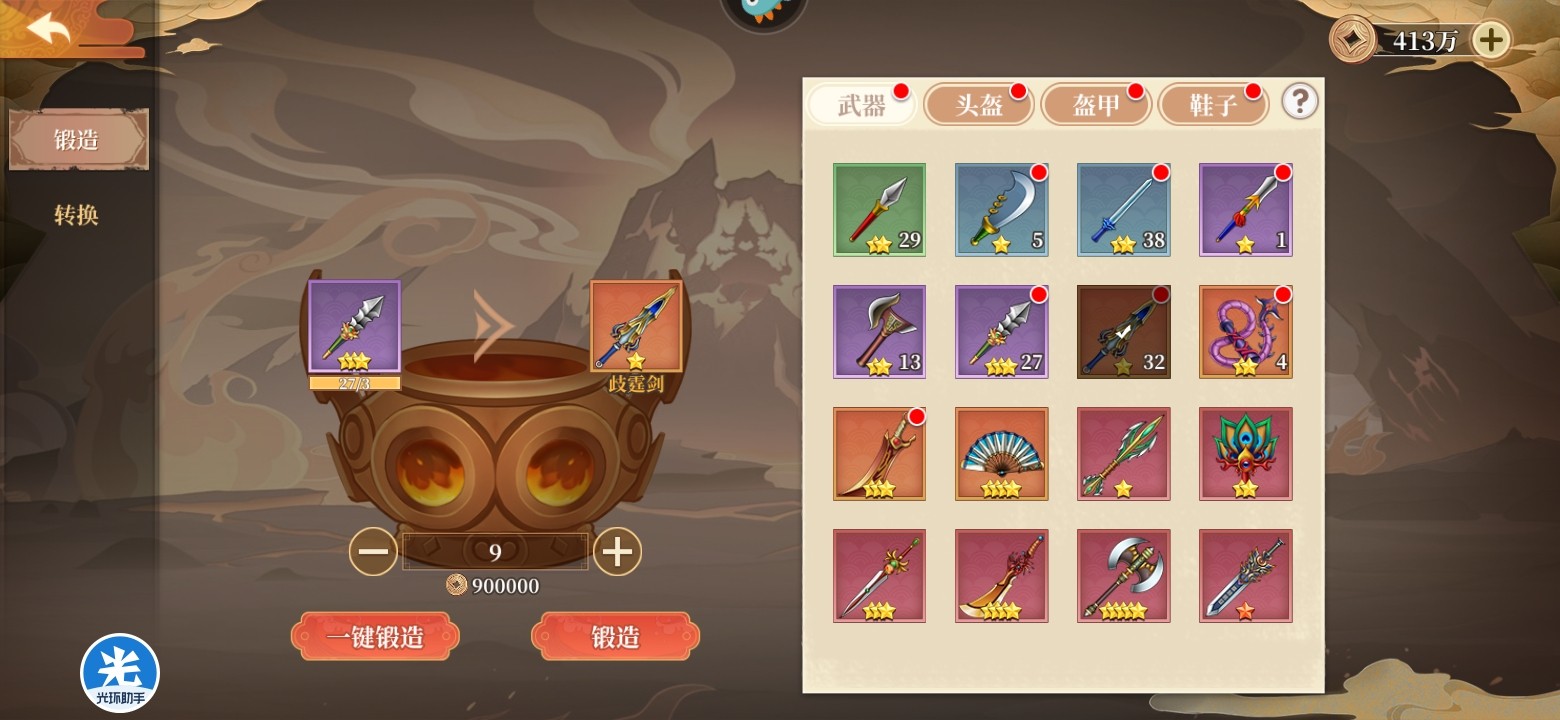The width and height of the screenshot is (1560, 720).
Task: Go back with the return arrow
Action: 48,29
